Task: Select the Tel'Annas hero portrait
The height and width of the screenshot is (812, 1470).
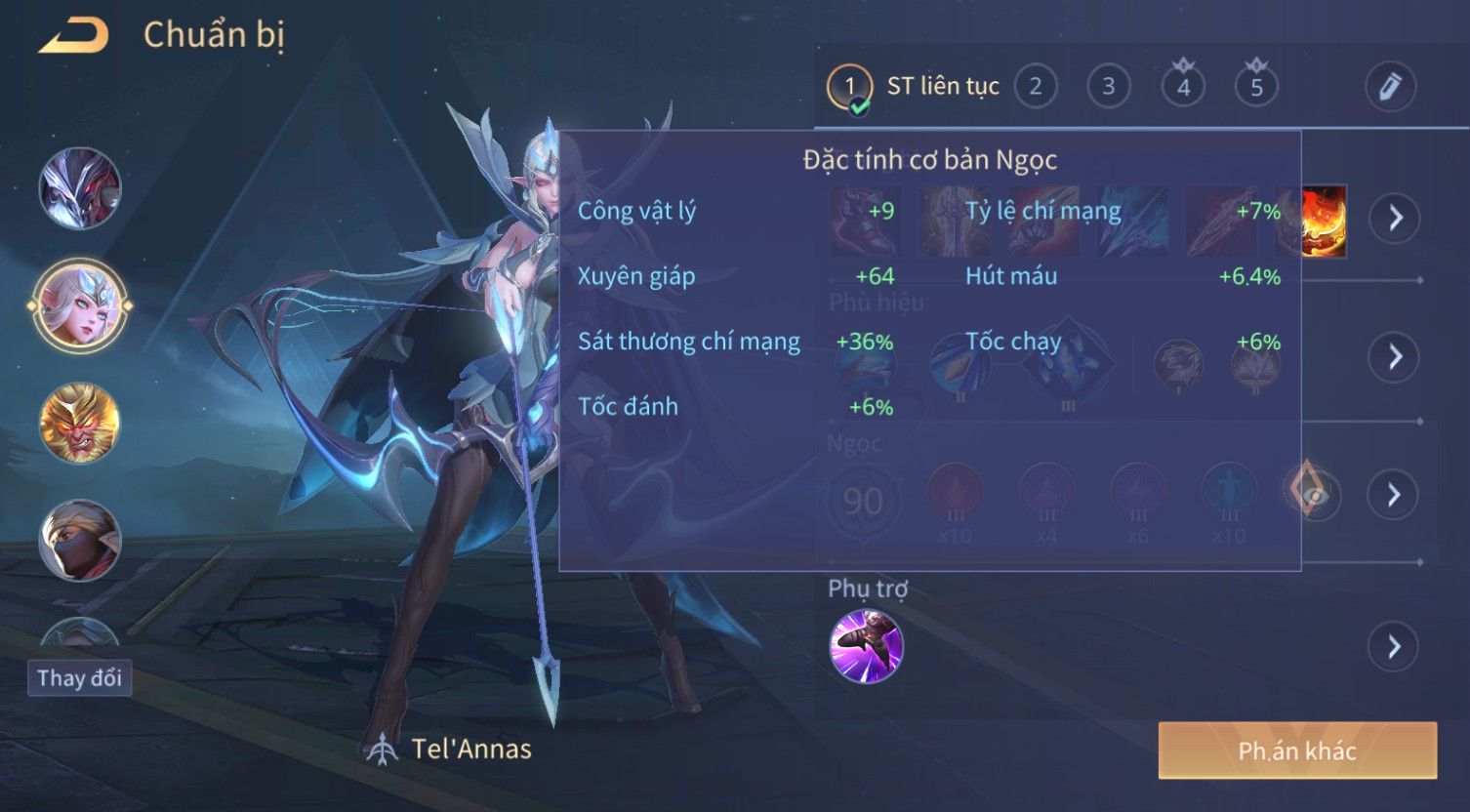Action: [x=80, y=305]
